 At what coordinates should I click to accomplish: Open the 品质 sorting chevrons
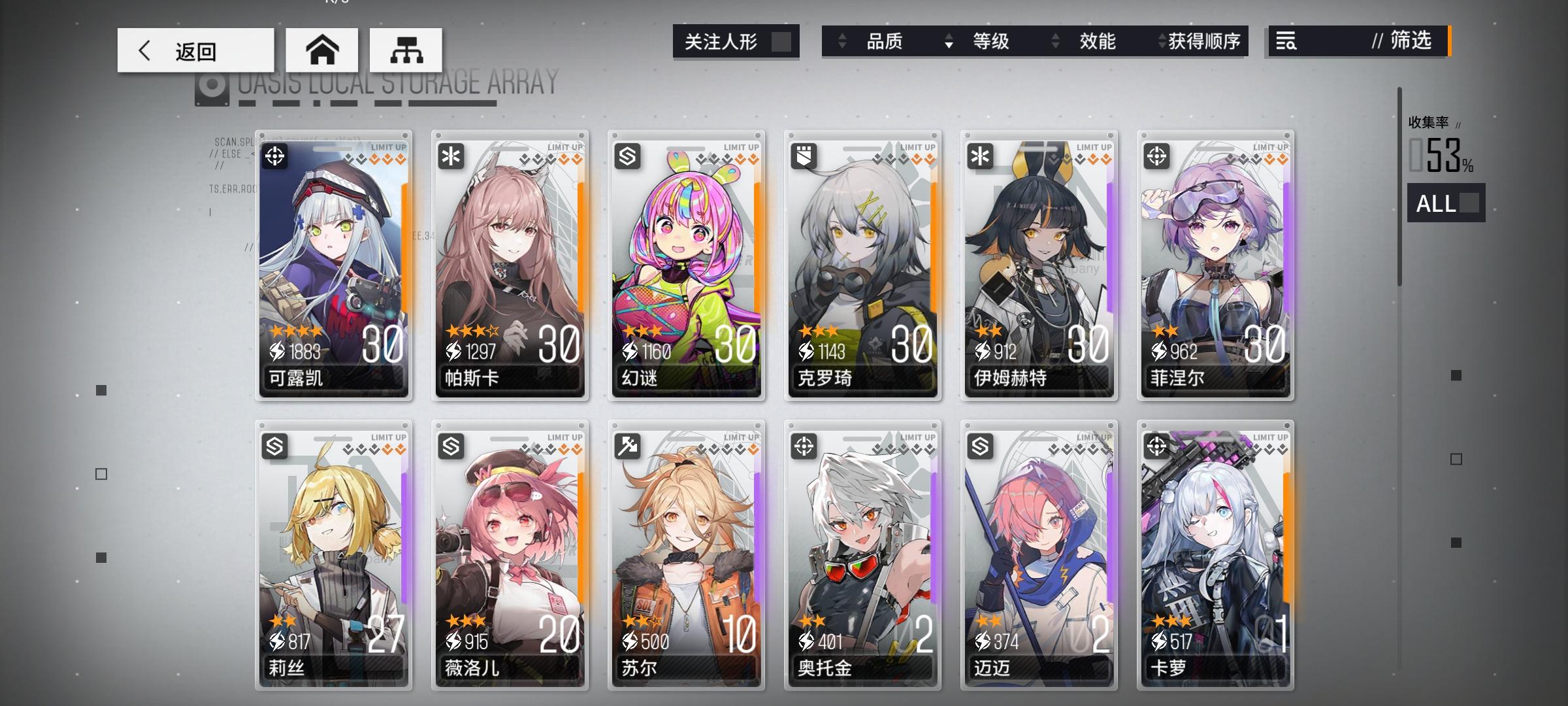841,42
